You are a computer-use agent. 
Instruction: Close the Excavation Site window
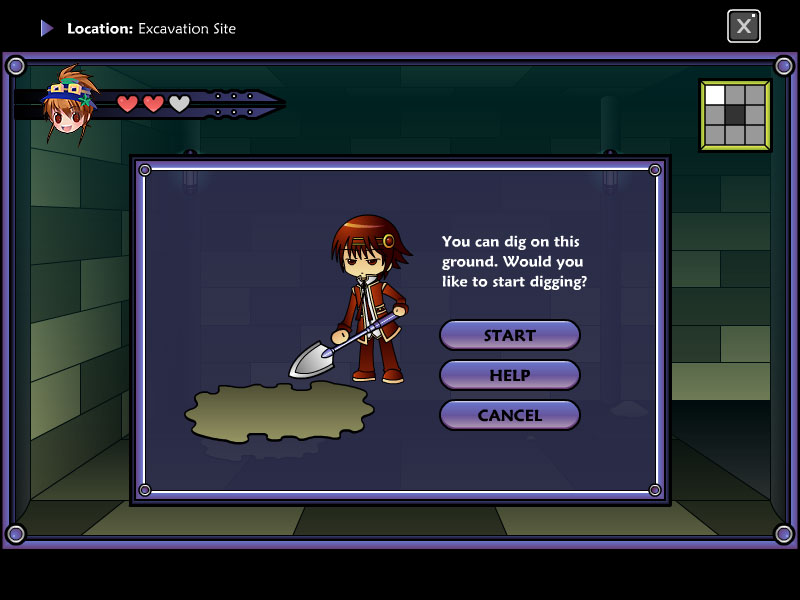pos(743,26)
